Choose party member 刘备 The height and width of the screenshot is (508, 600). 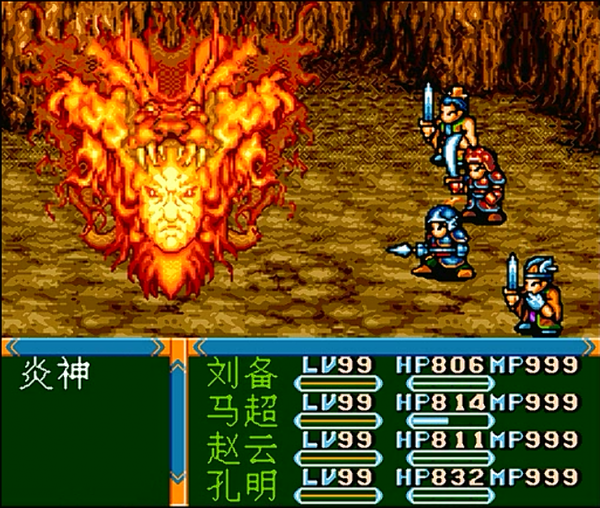click(240, 374)
